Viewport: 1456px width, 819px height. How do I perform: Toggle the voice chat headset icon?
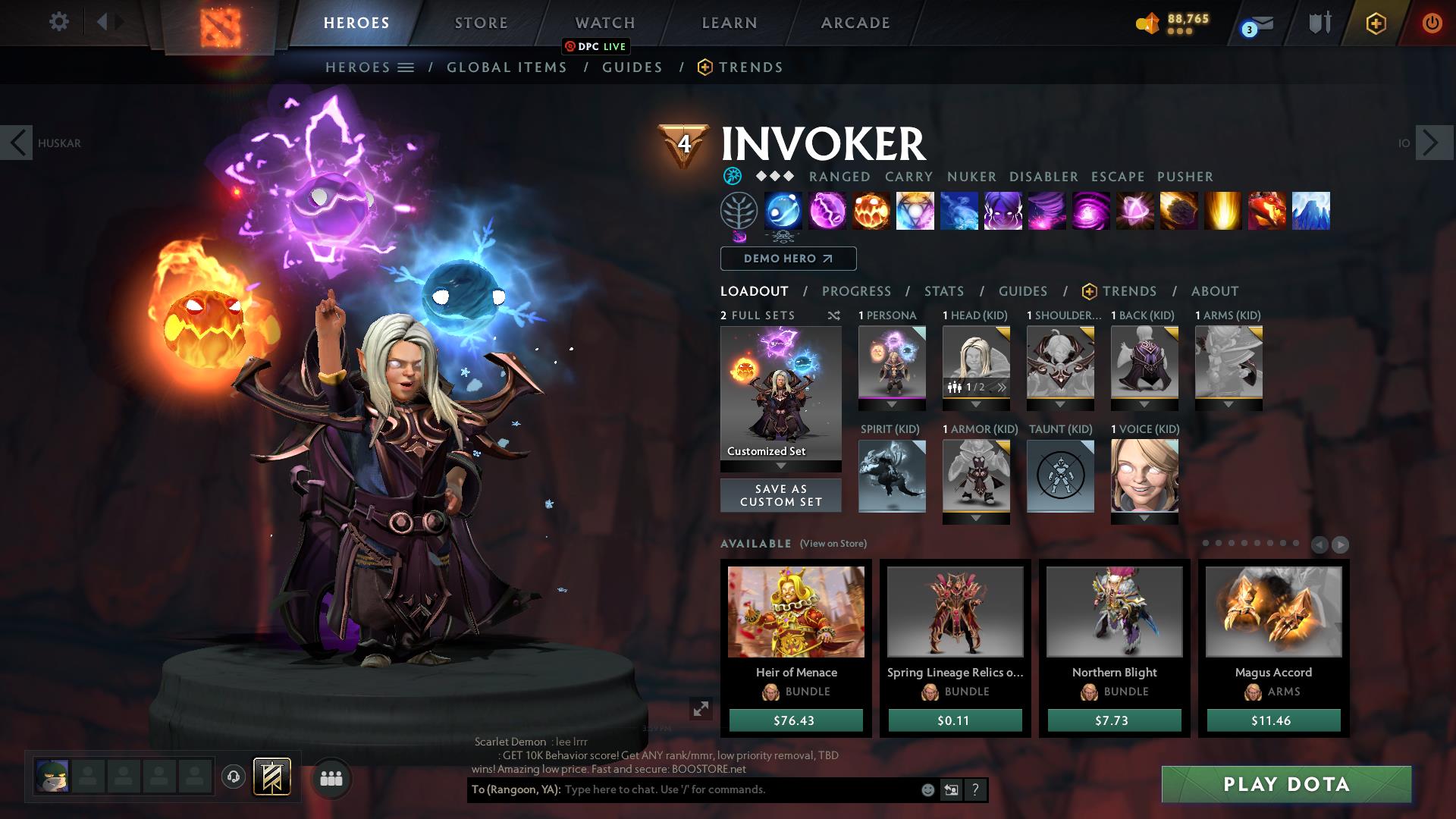click(234, 777)
